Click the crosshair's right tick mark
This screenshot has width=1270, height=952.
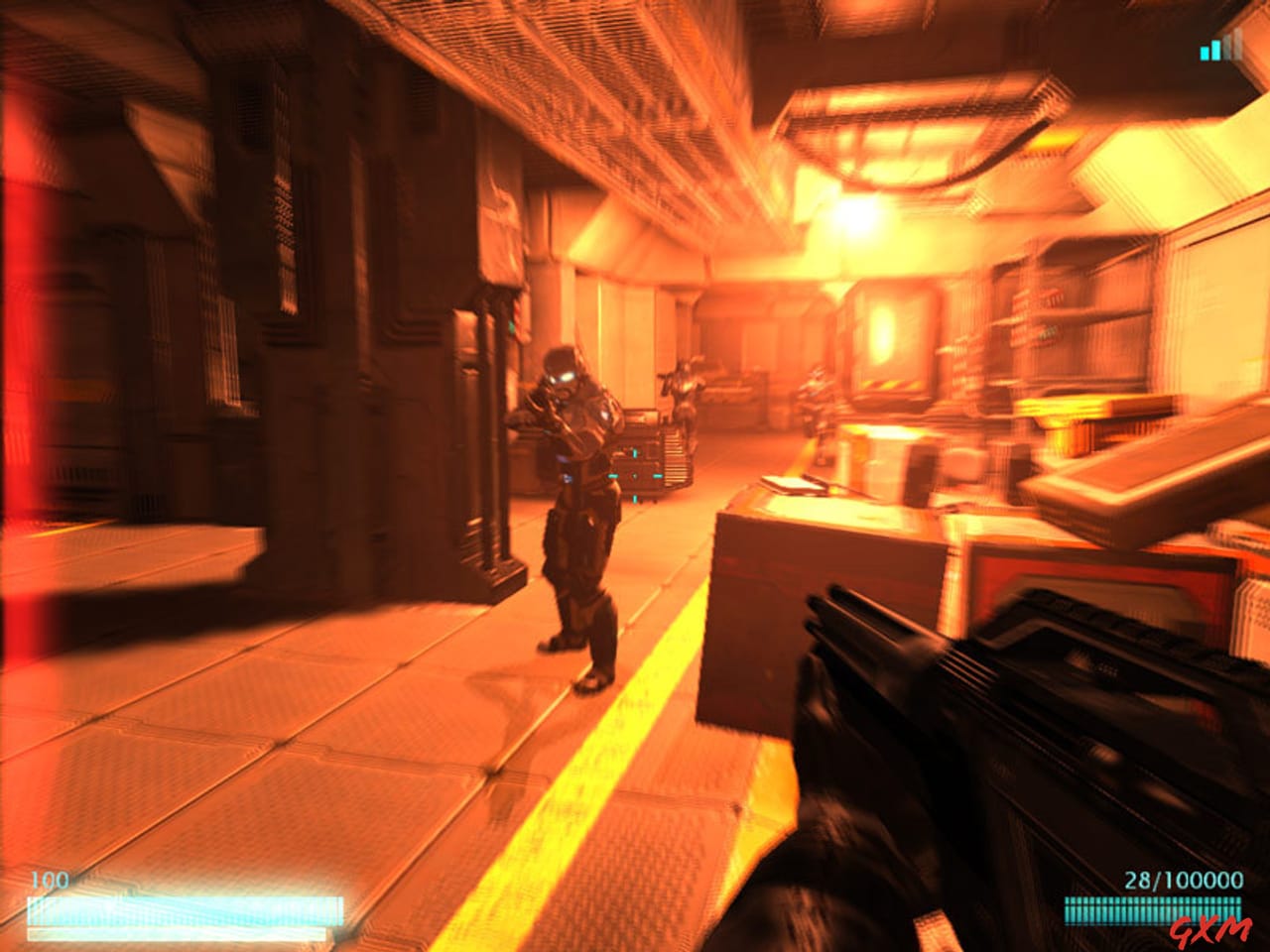point(658,476)
